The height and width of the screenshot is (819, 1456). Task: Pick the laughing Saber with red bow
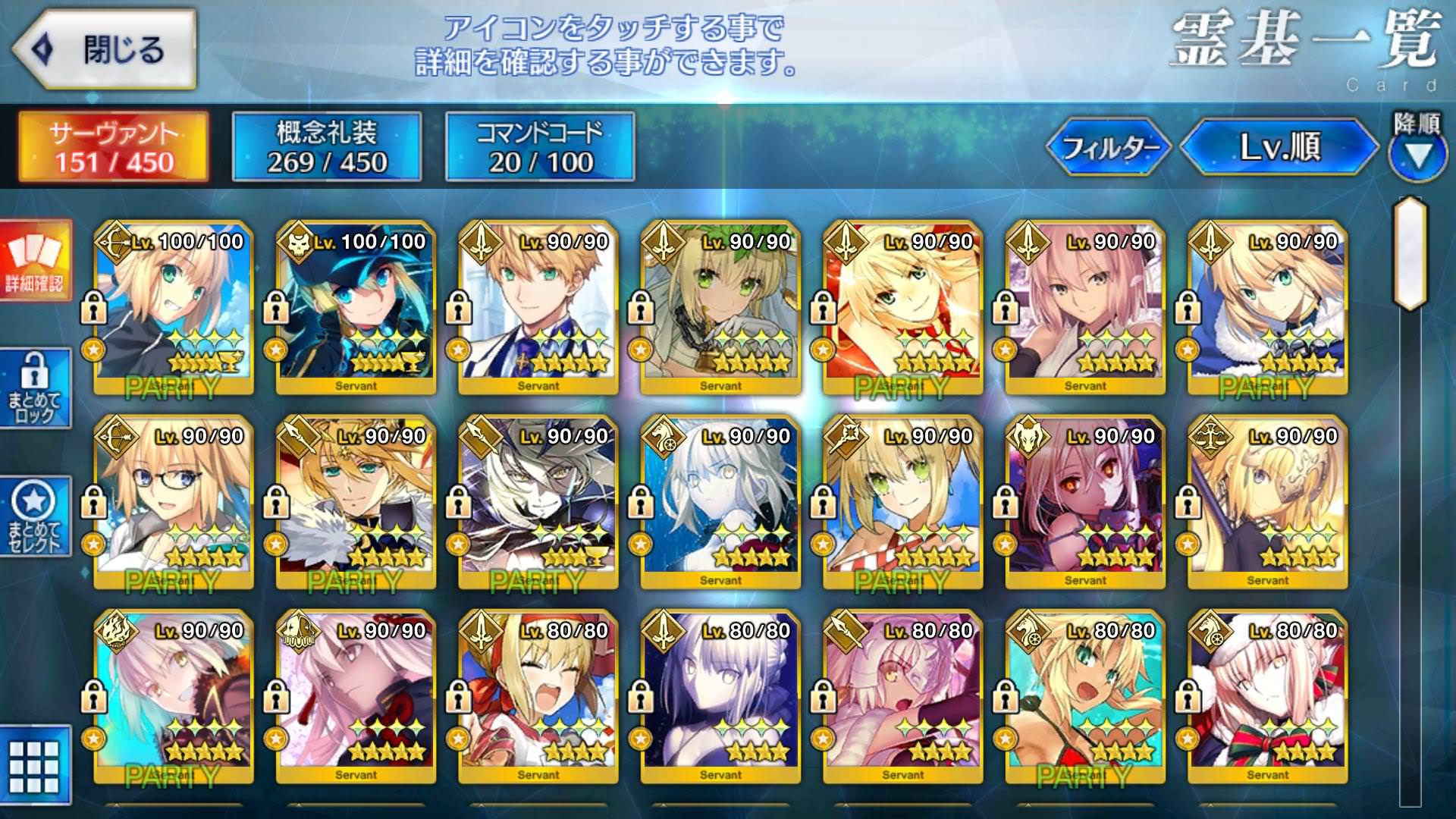[538, 696]
